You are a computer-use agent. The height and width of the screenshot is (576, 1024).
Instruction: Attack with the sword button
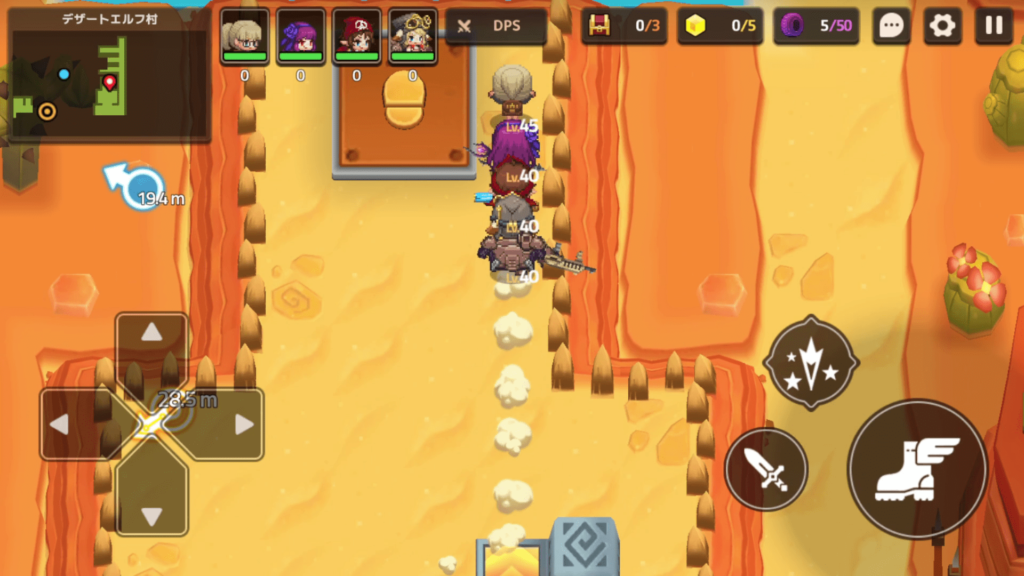(x=765, y=469)
